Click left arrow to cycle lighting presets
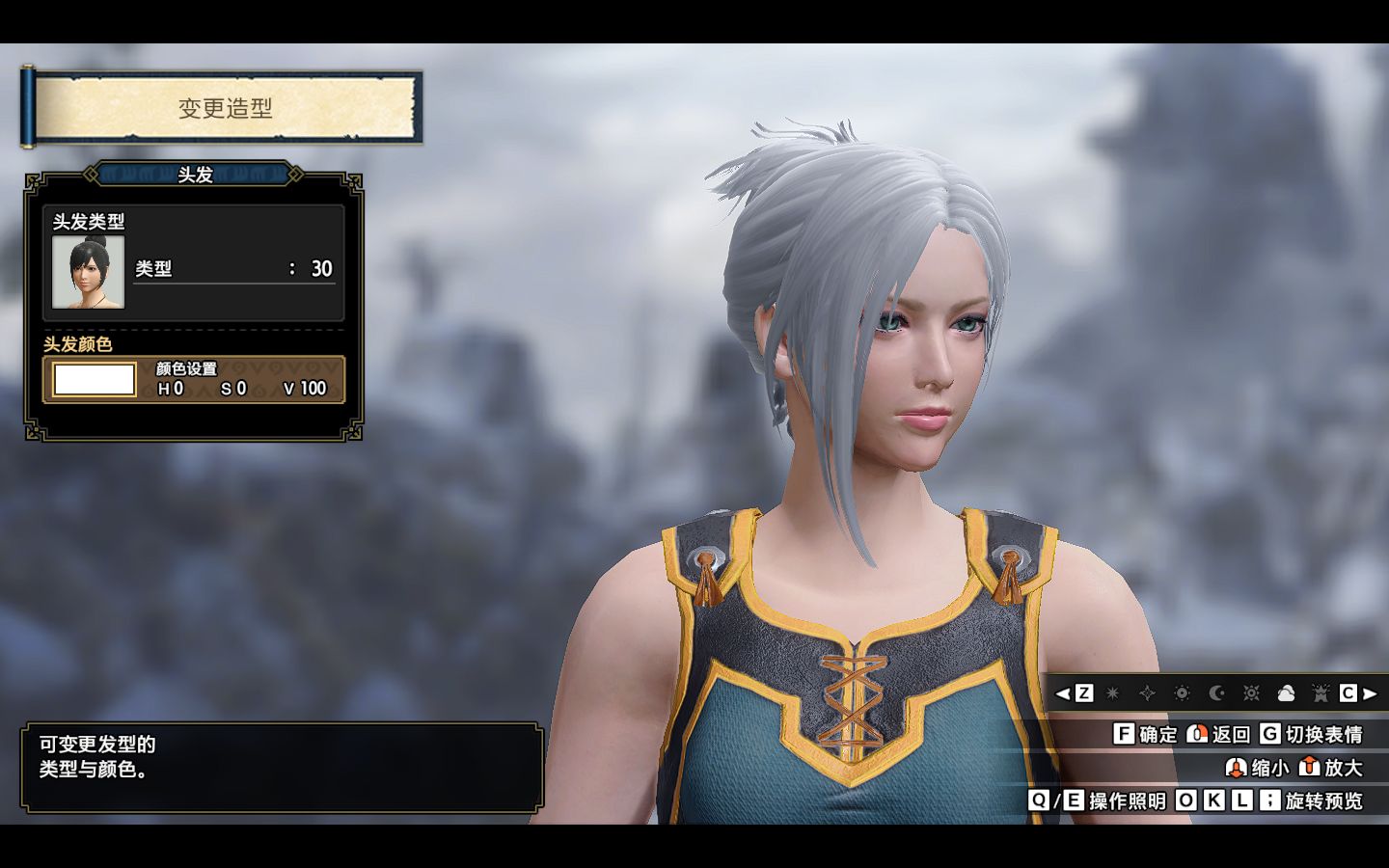This screenshot has height=868, width=1389. click(1062, 693)
